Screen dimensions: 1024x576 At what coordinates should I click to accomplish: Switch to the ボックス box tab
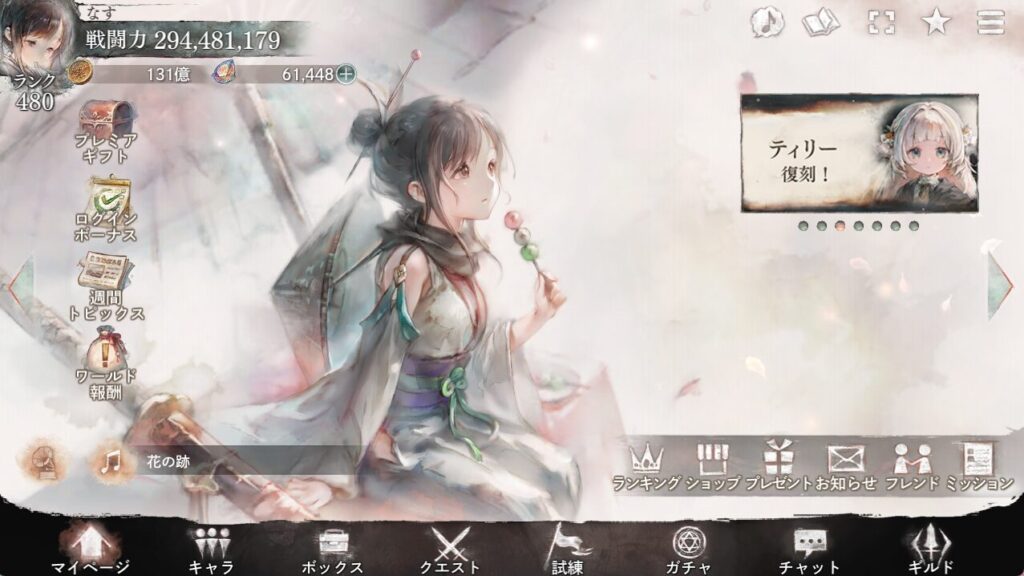tap(331, 549)
